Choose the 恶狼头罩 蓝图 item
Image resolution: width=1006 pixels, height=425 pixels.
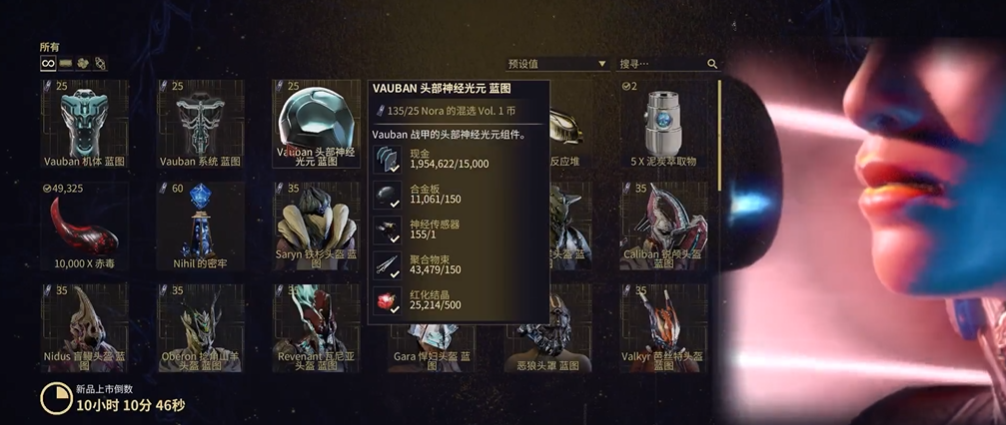(547, 340)
